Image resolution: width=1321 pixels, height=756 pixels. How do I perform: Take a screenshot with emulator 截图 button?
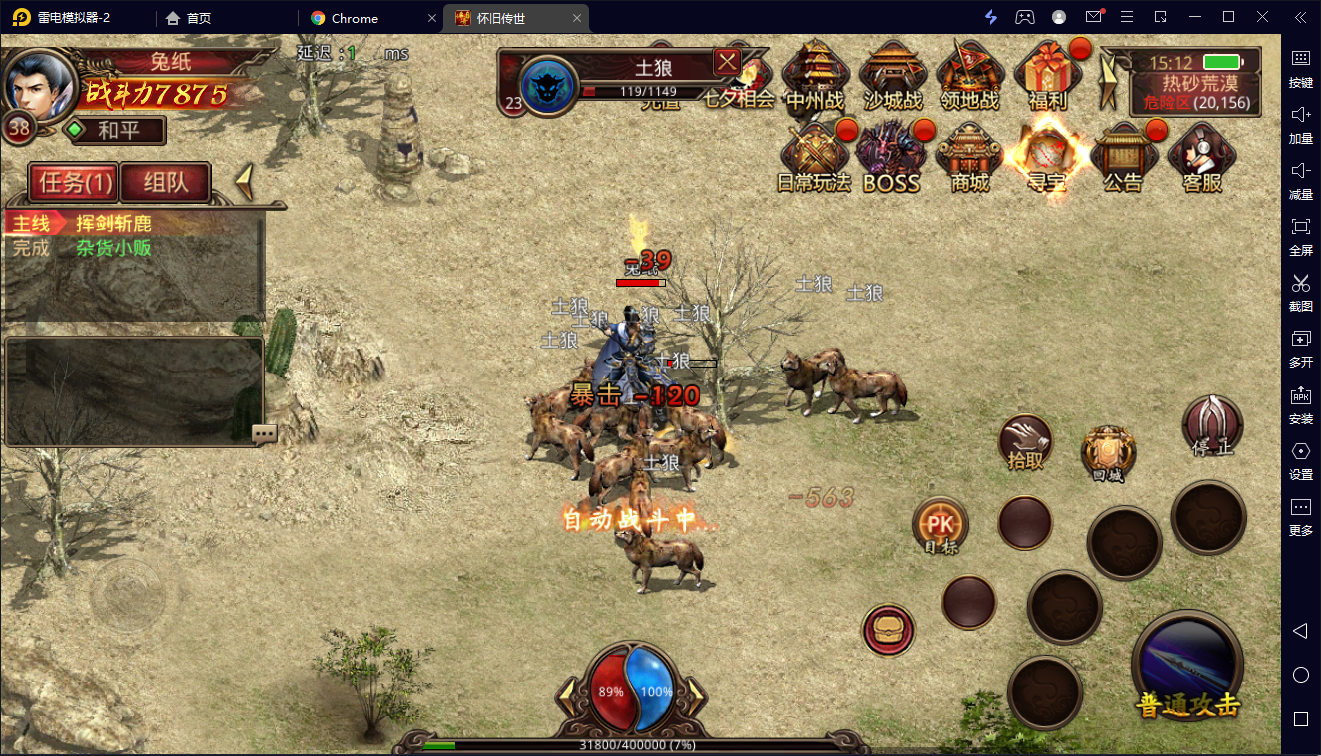(x=1301, y=291)
